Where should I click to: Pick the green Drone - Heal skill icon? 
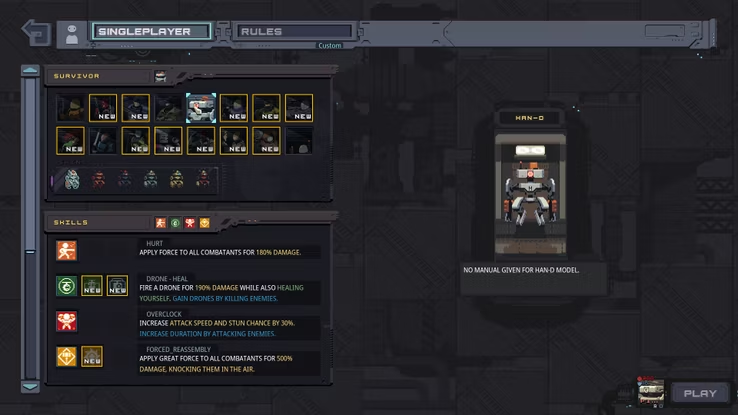66,286
